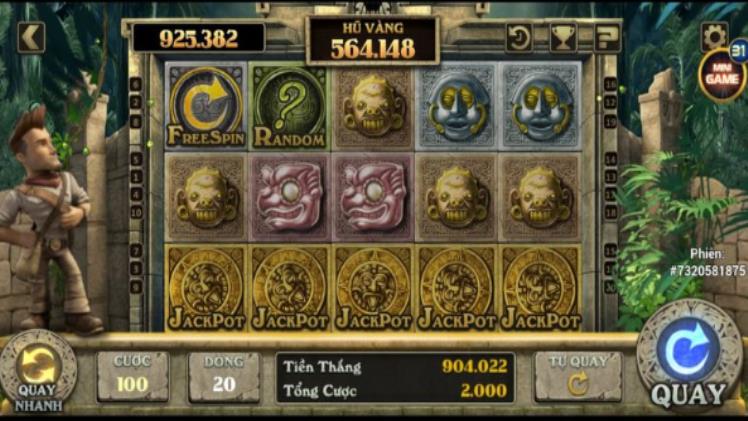
Task: Show the trophy leaderboard
Action: pyautogui.click(x=563, y=38)
